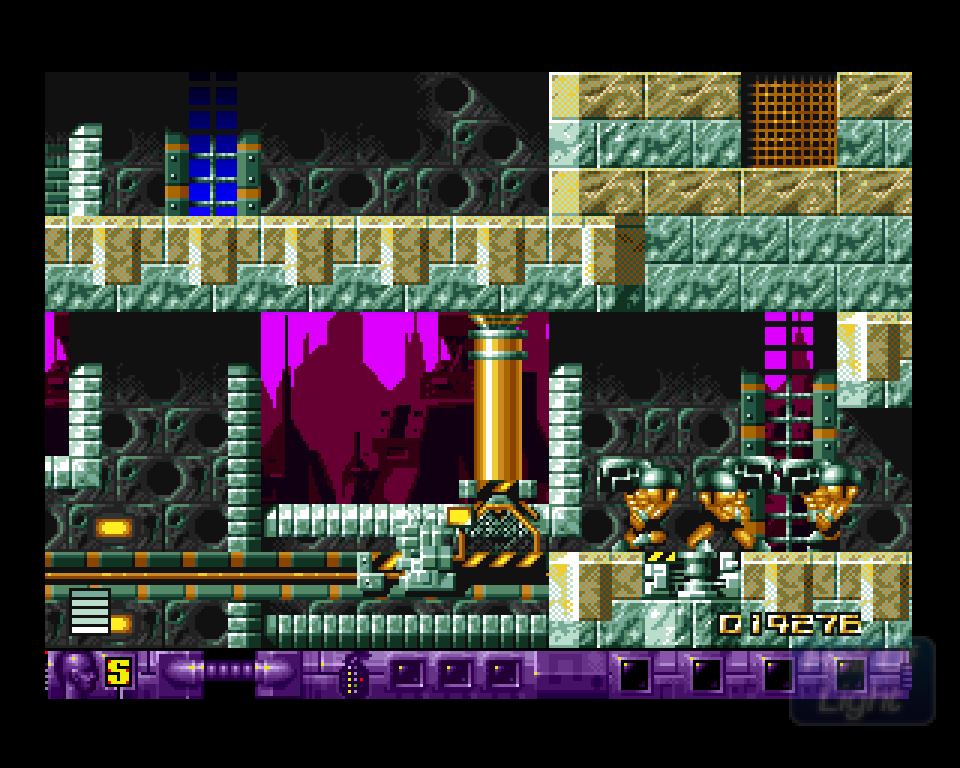Click the character face portrait

coord(77,672)
